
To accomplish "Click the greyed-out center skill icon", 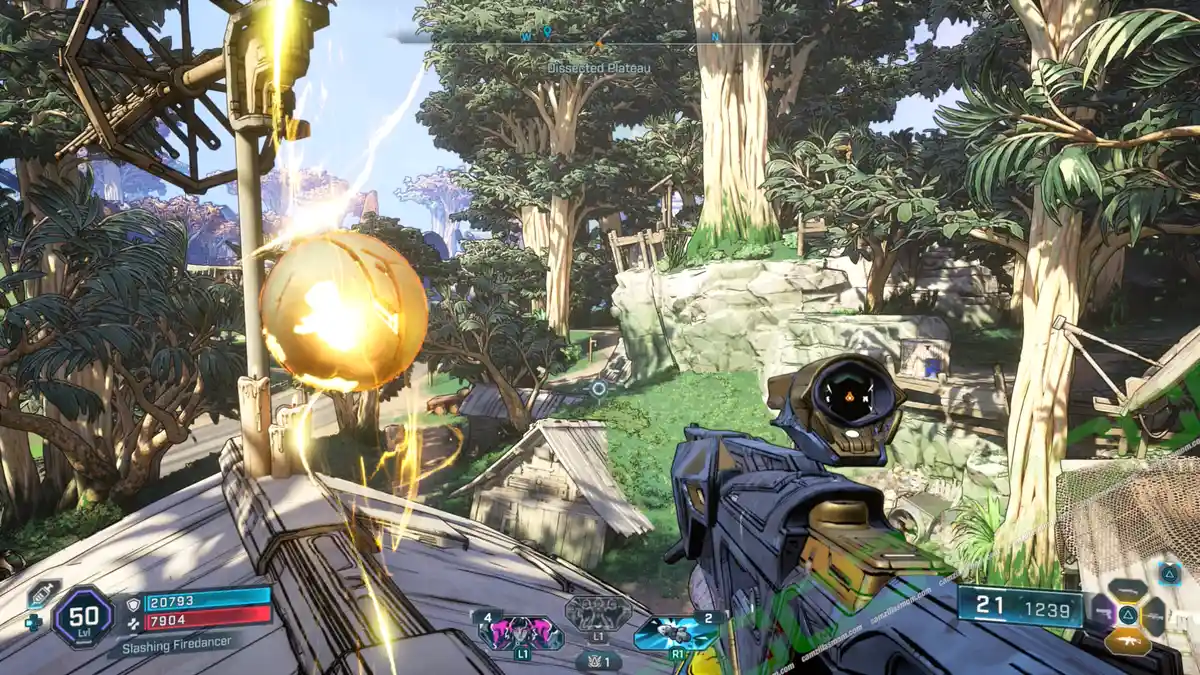I will (x=598, y=614).
